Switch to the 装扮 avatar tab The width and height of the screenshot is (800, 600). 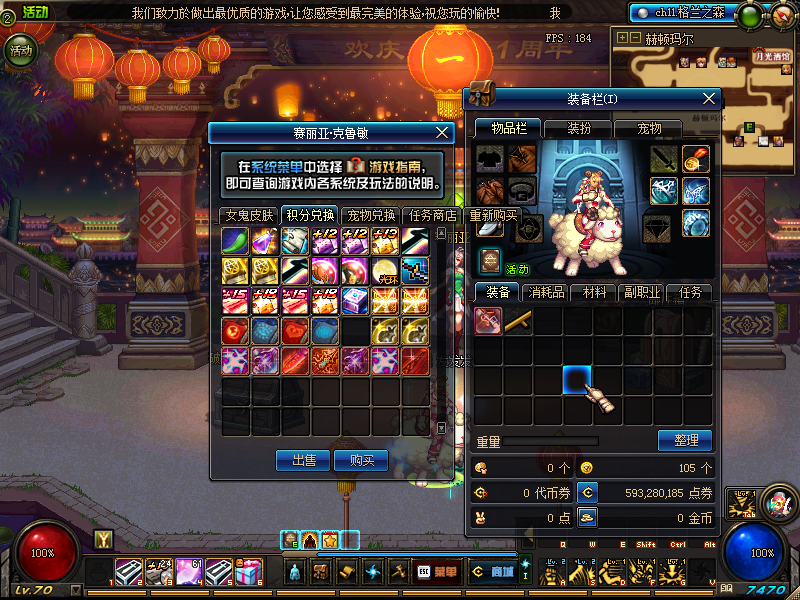(x=579, y=128)
